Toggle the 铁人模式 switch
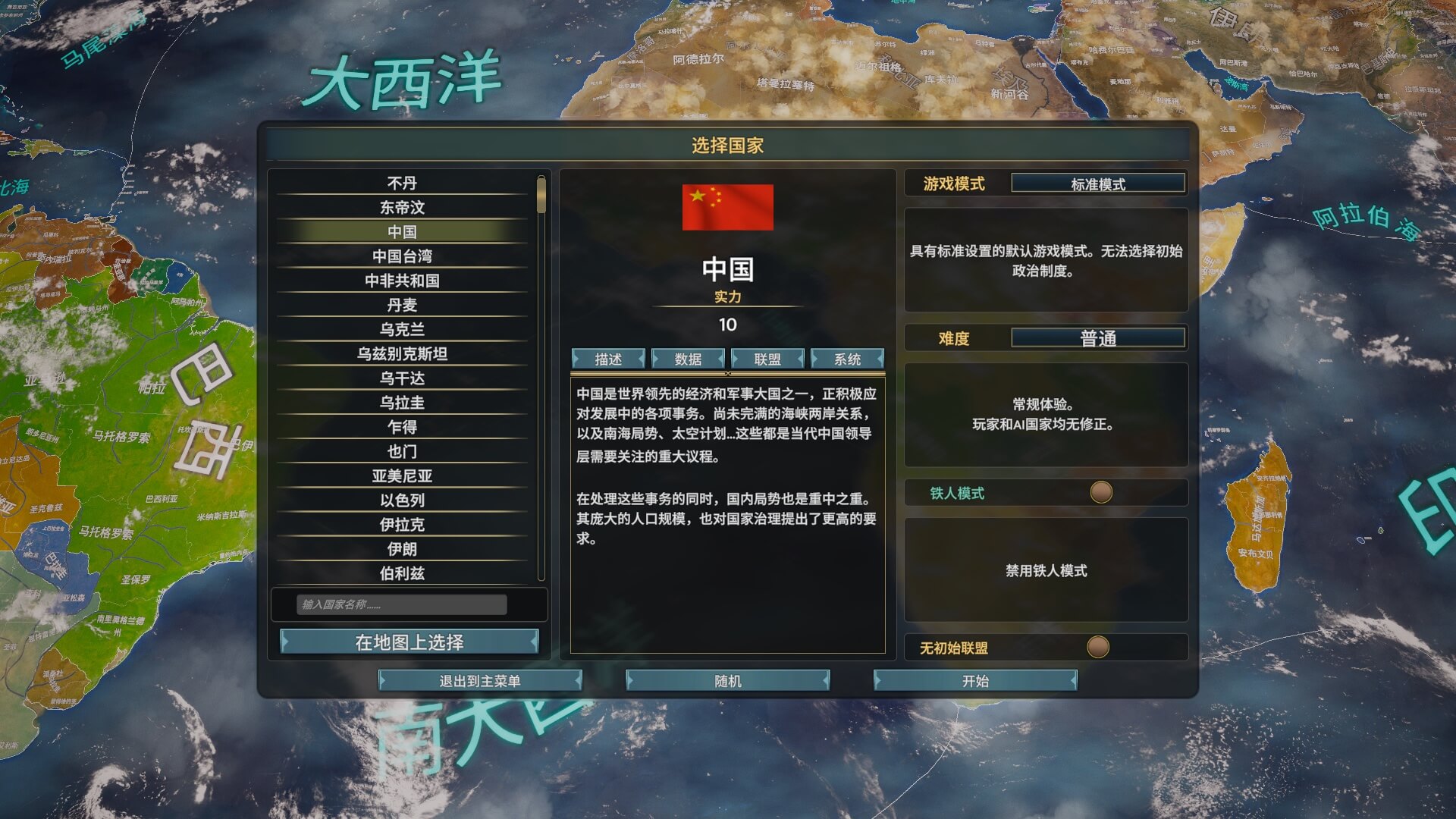 coord(1101,493)
